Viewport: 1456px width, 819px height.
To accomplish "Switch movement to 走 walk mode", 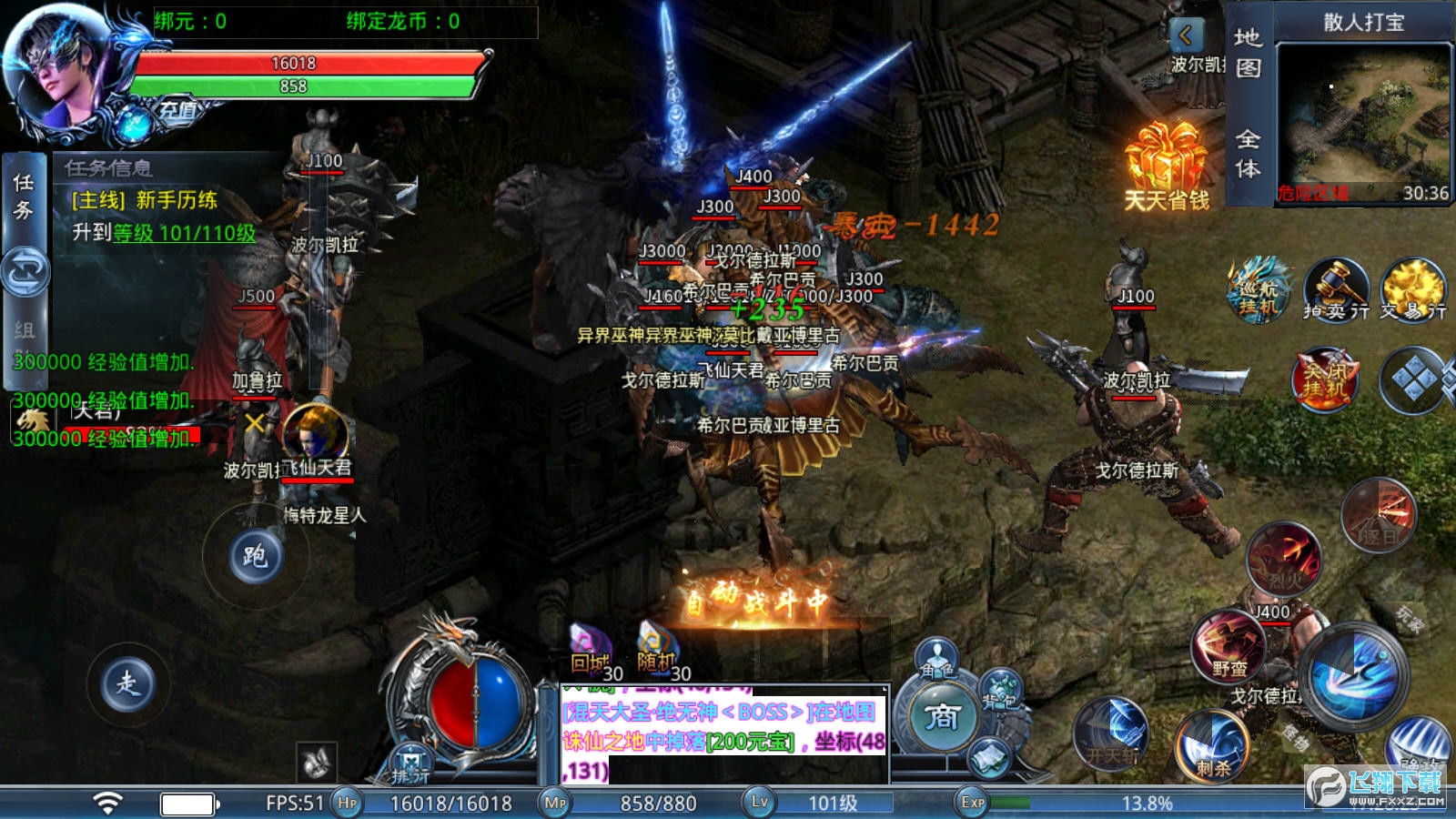I will [127, 682].
